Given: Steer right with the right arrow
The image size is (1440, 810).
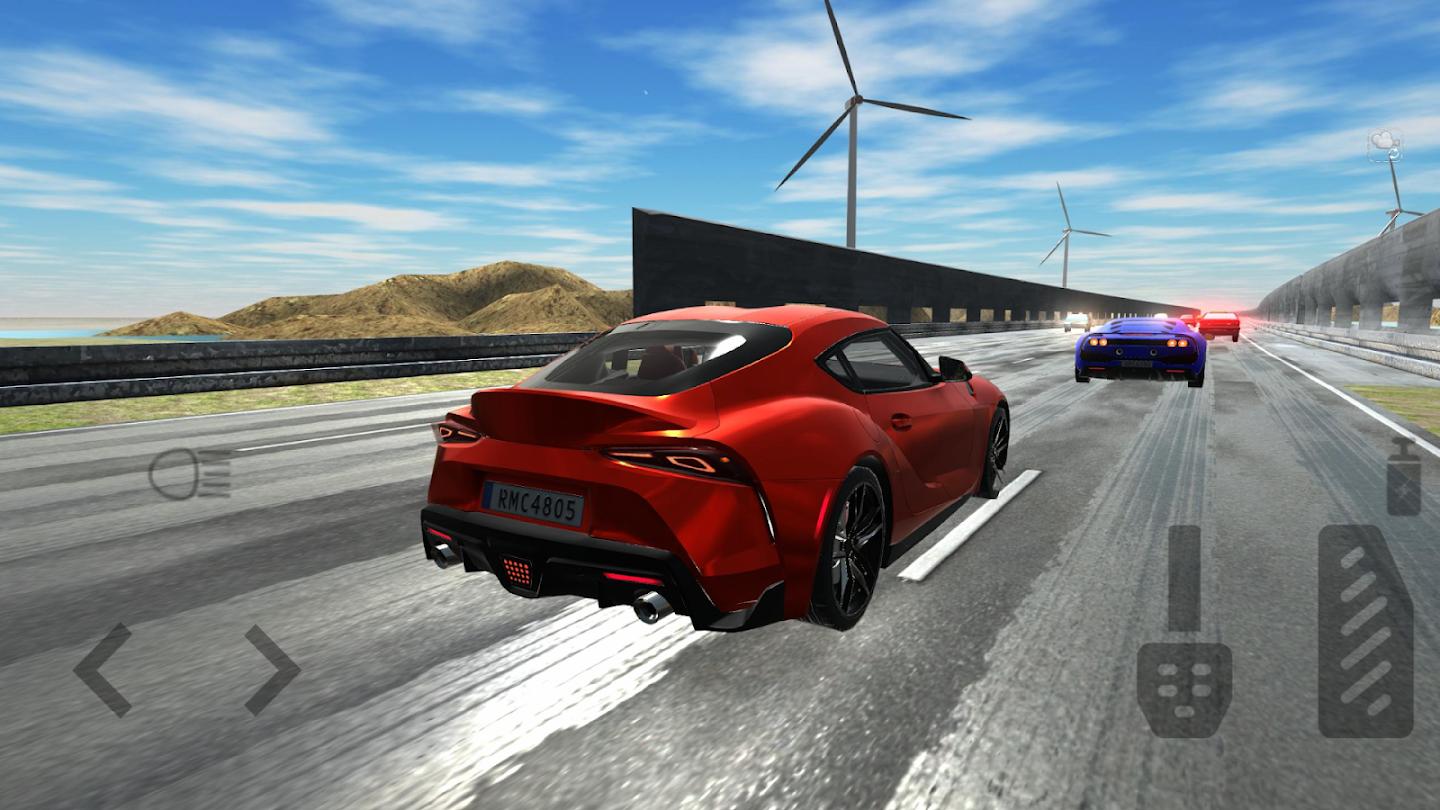Looking at the screenshot, I should pos(272,670).
